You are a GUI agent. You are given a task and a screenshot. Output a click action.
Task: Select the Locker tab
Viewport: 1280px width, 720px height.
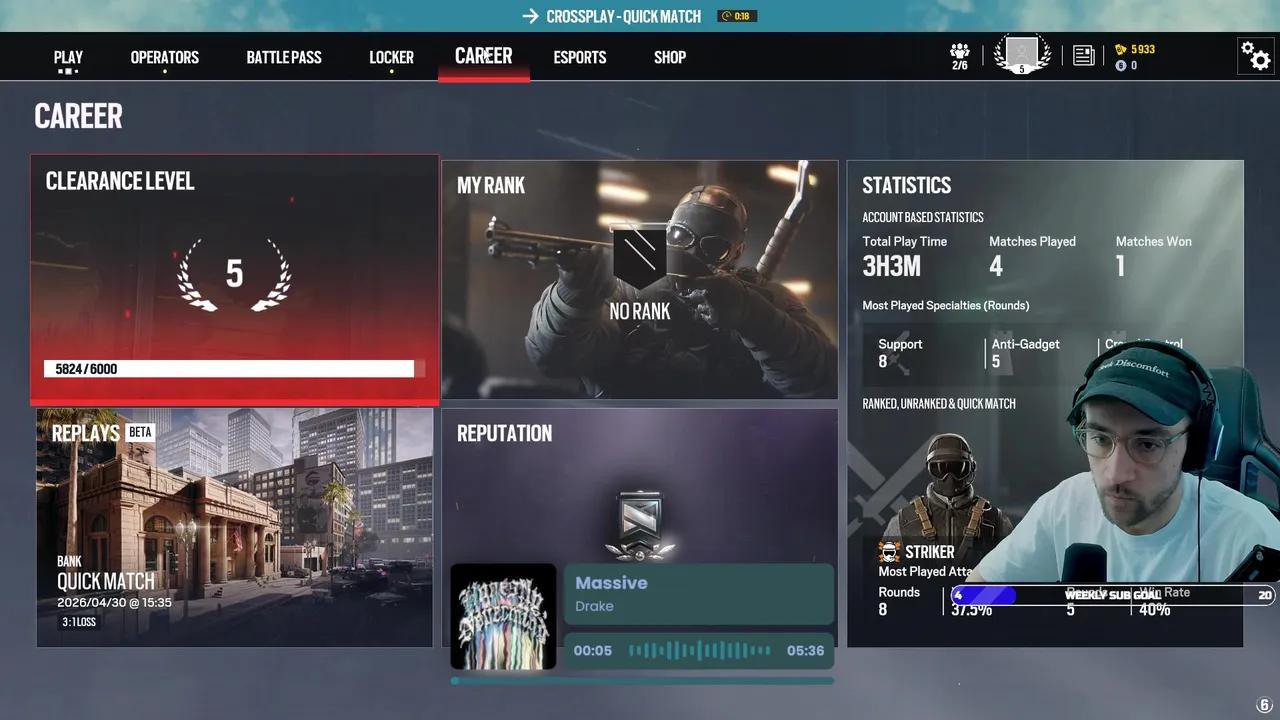tap(391, 57)
